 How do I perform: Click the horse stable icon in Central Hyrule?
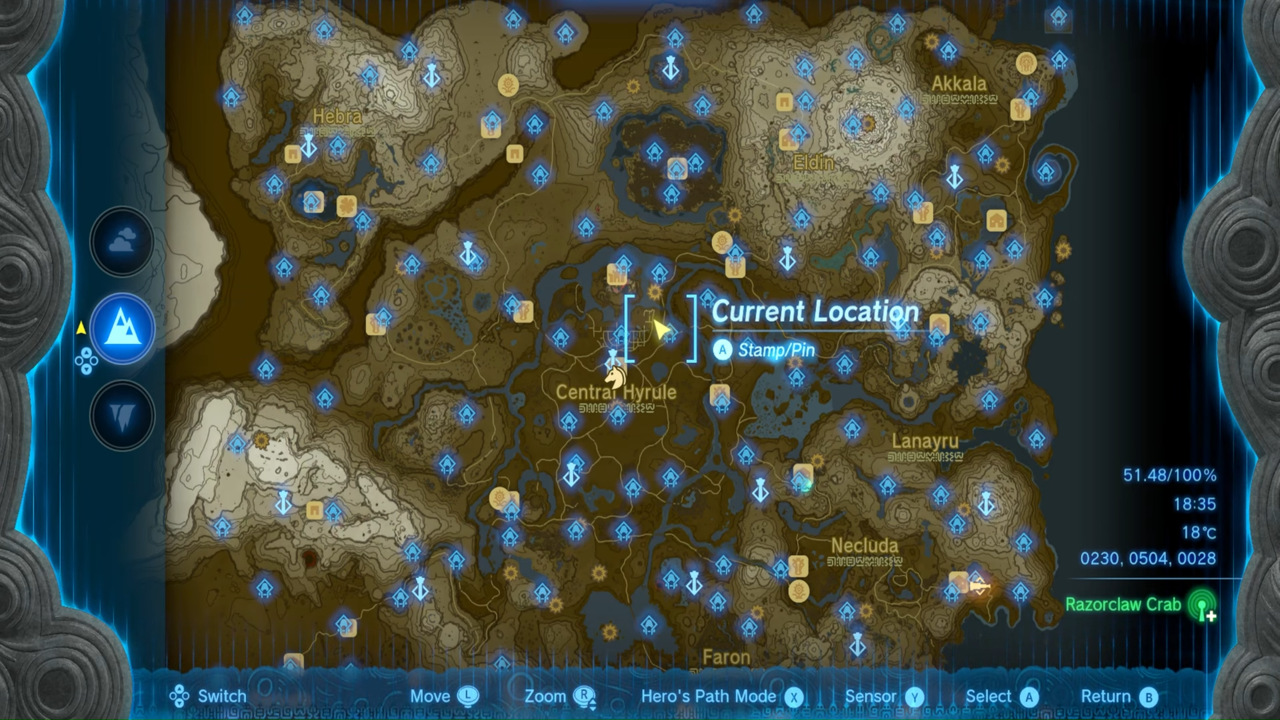(616, 376)
